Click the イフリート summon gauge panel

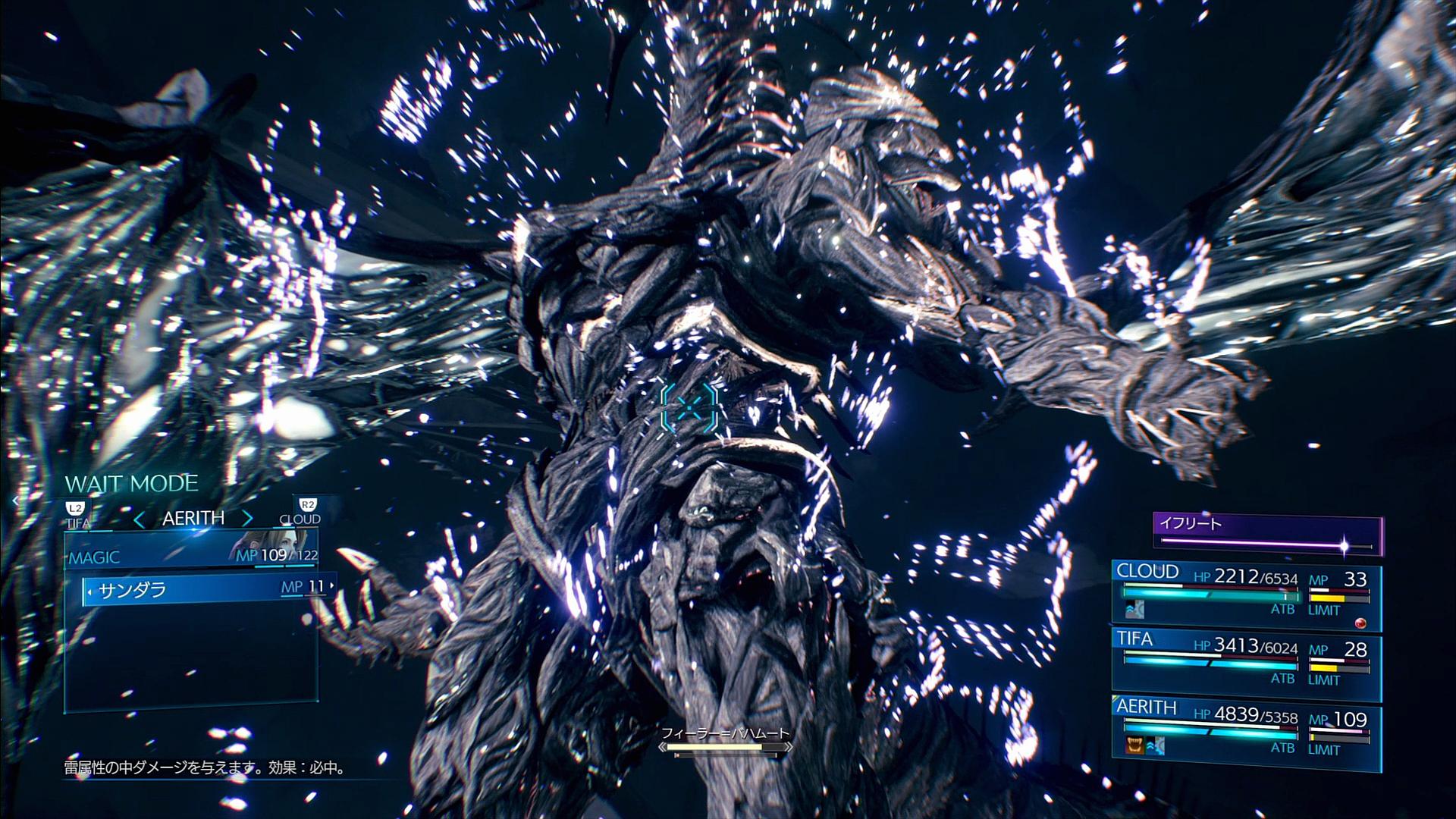point(1267,535)
